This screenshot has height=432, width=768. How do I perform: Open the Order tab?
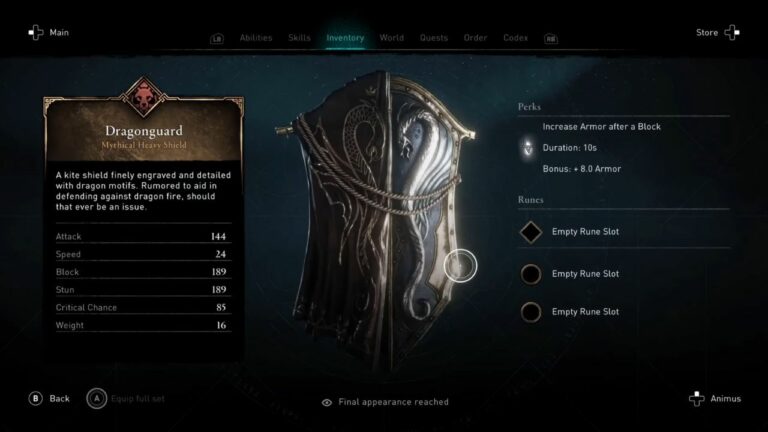[475, 38]
